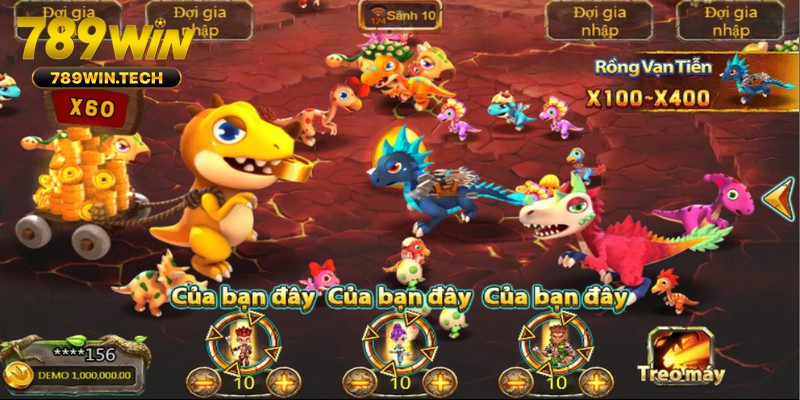This screenshot has height=400, width=800.
Task: Increase the brown-haired character's bet
Action: (597, 381)
